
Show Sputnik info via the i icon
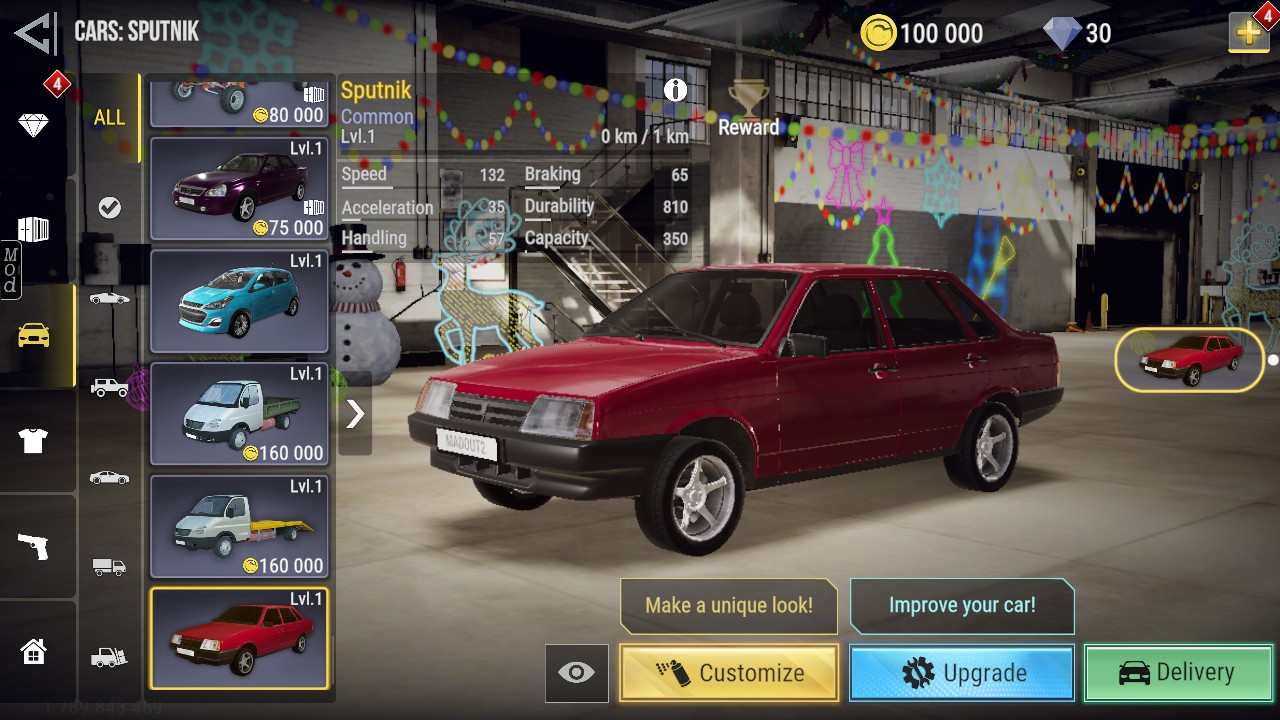[x=676, y=90]
